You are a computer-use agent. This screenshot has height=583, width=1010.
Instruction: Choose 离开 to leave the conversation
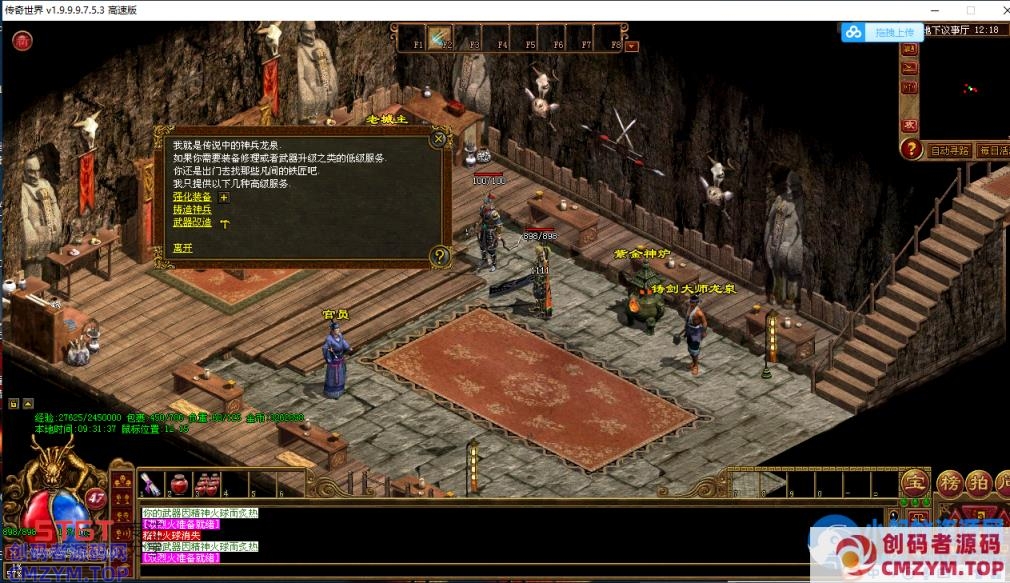pos(182,247)
